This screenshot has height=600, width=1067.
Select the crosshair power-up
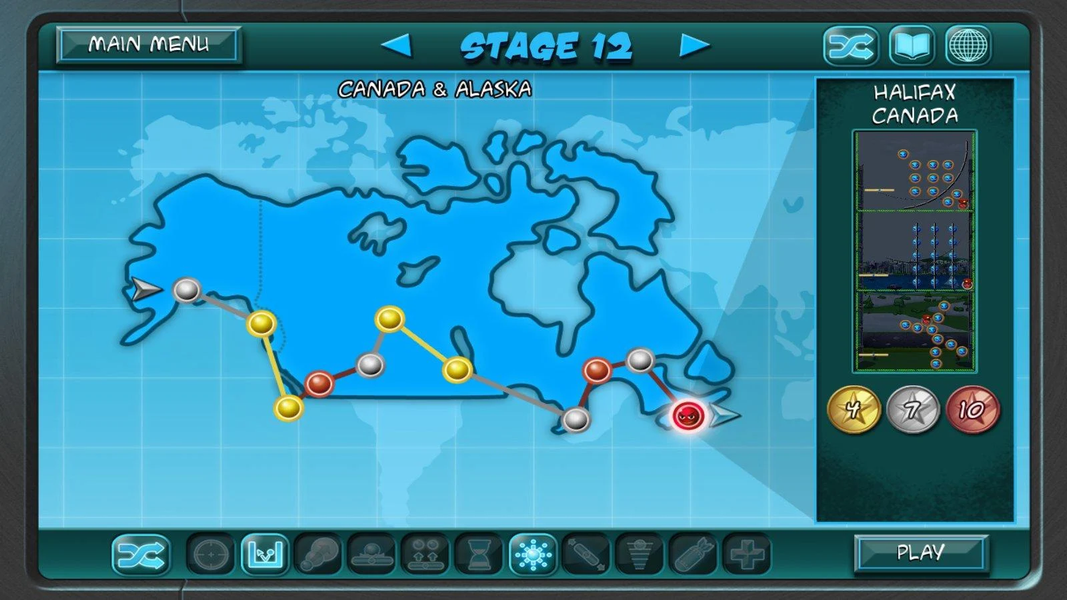click(x=211, y=554)
